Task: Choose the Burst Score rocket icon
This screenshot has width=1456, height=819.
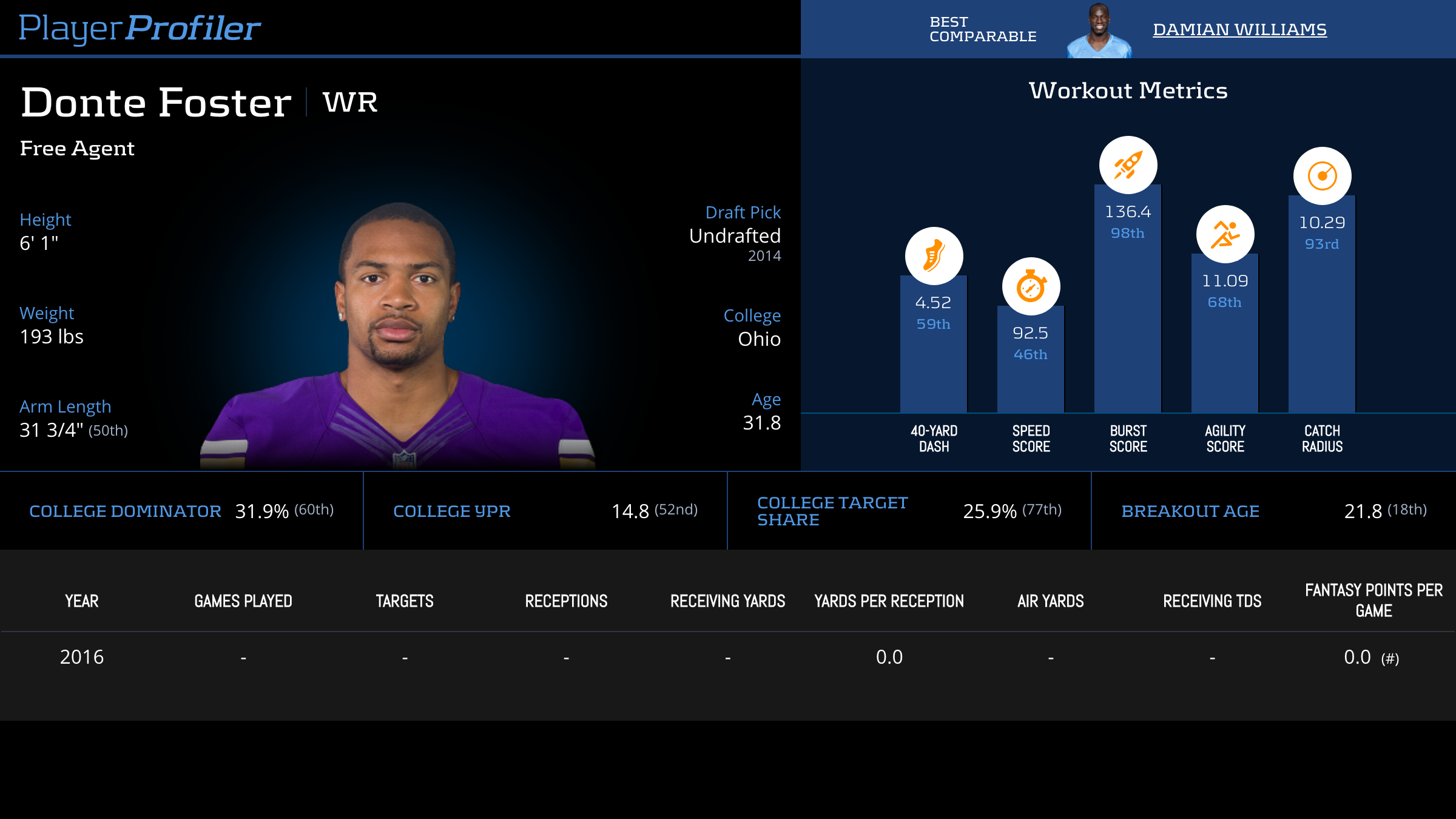Action: pos(1128,165)
